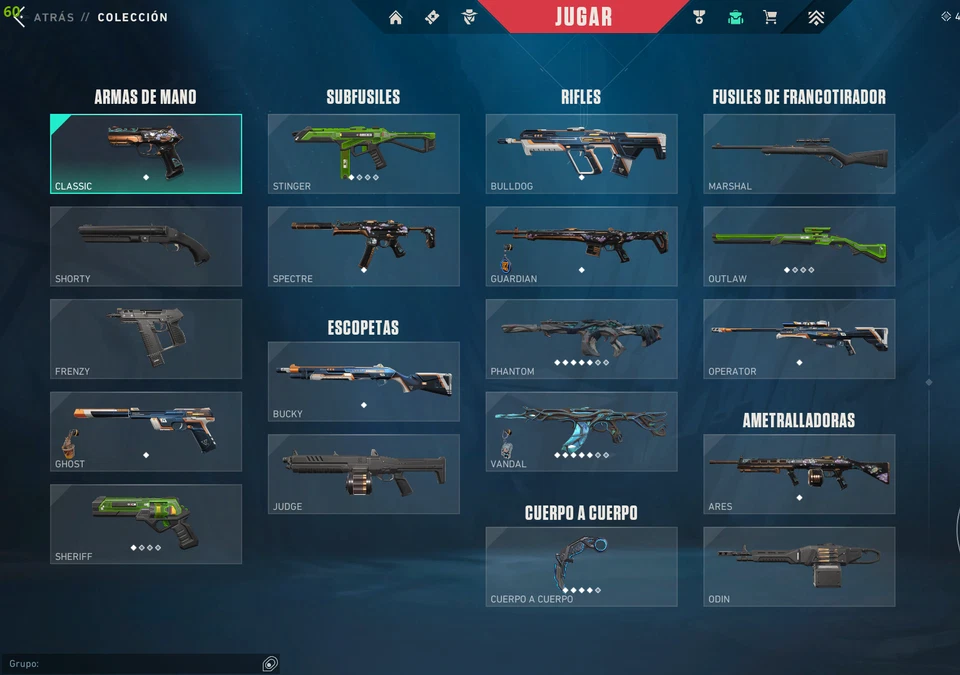Pick the green Sheriff revolver tile
This screenshot has width=960, height=675.
click(x=146, y=524)
